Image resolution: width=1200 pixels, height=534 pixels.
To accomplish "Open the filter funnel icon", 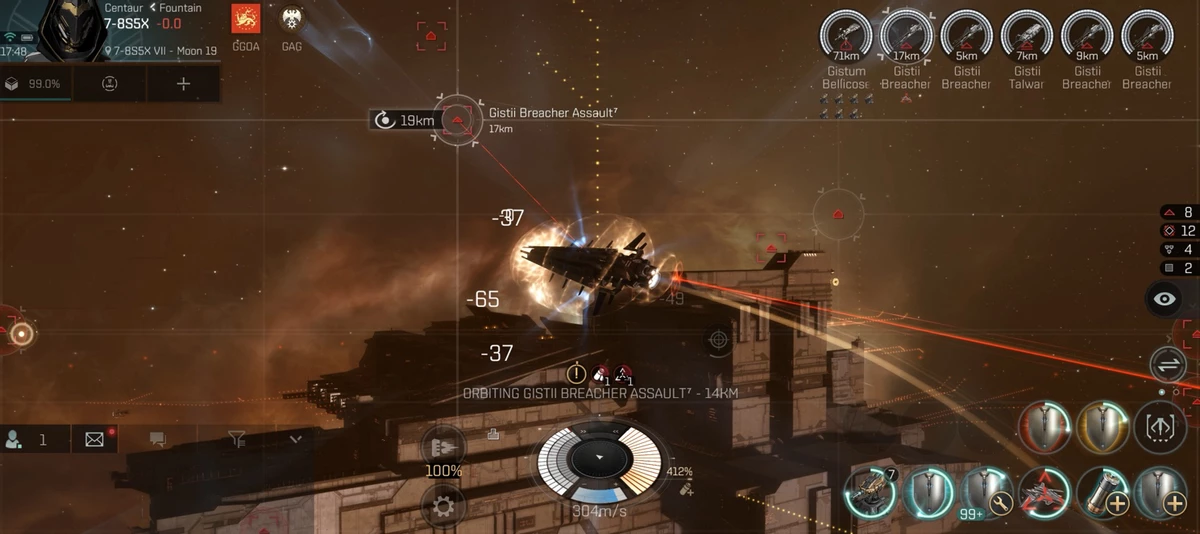I will point(236,439).
